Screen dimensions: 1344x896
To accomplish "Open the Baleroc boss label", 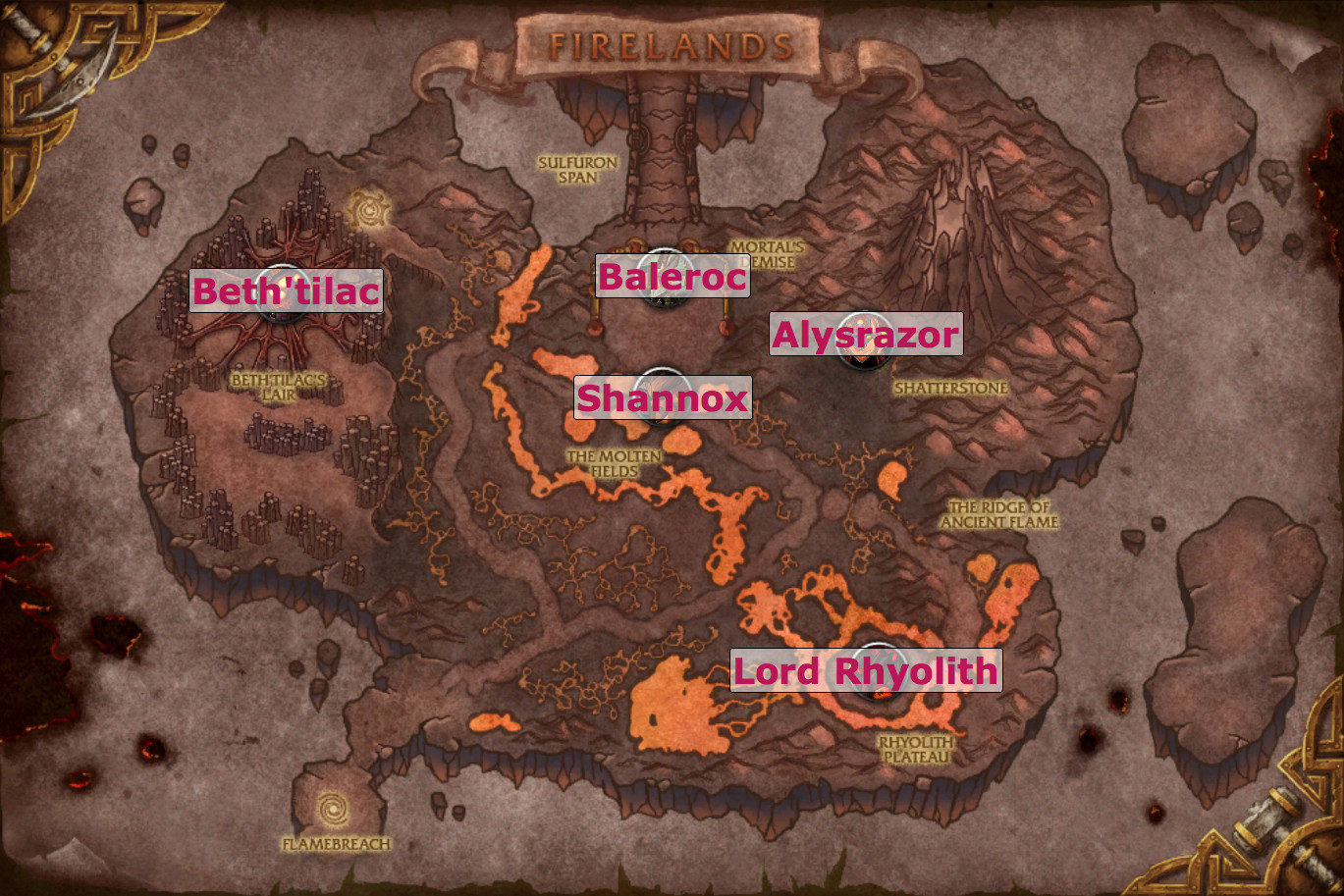I will click(x=672, y=276).
